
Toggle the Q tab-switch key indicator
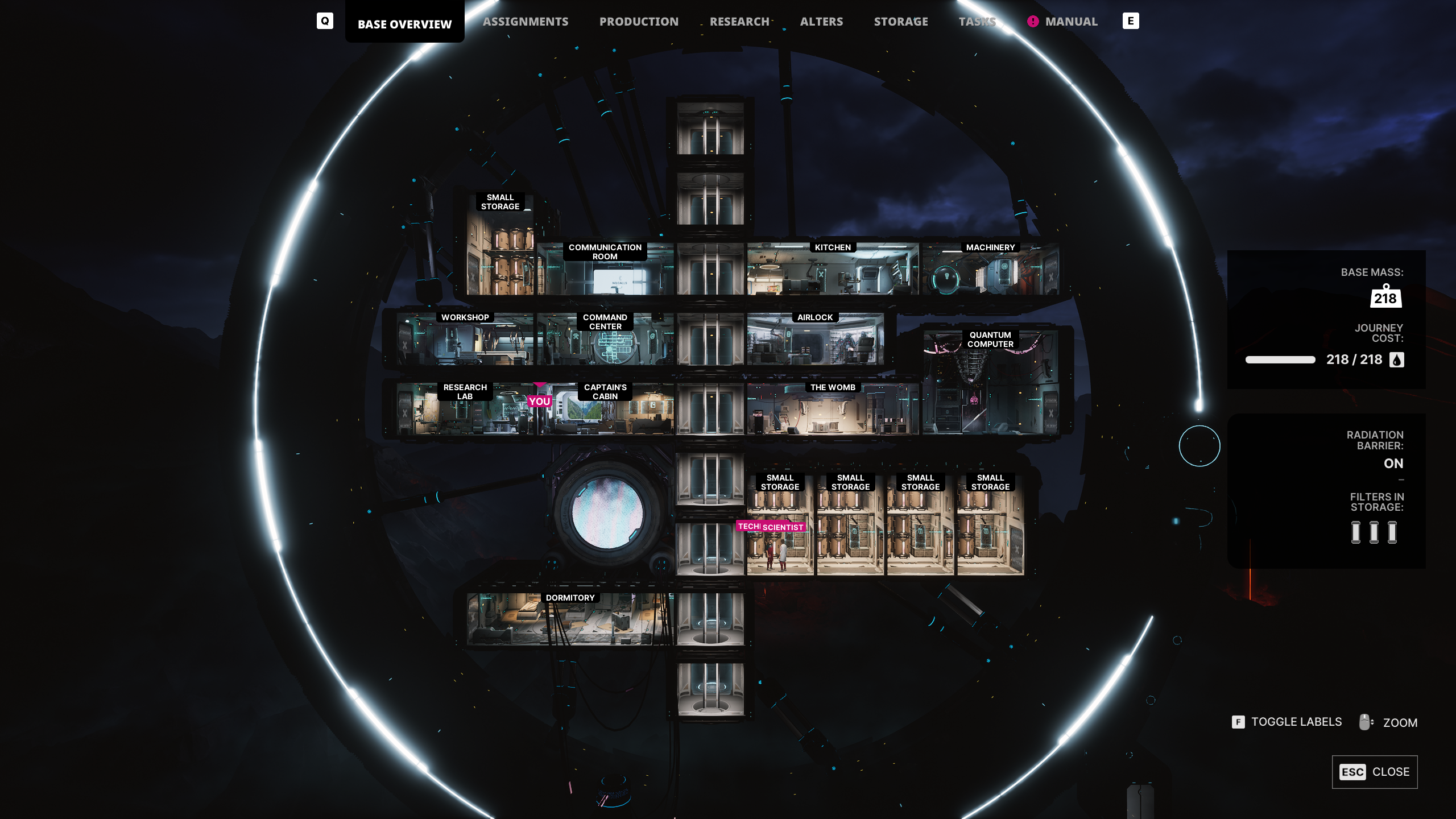click(325, 21)
